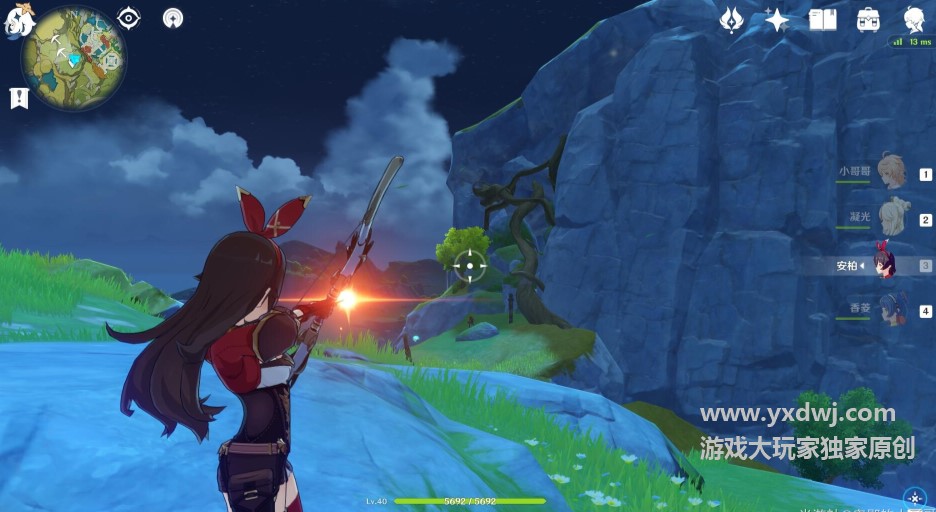Open the quest bookmark icon
Image resolution: width=936 pixels, height=512 pixels.
[x=18, y=97]
